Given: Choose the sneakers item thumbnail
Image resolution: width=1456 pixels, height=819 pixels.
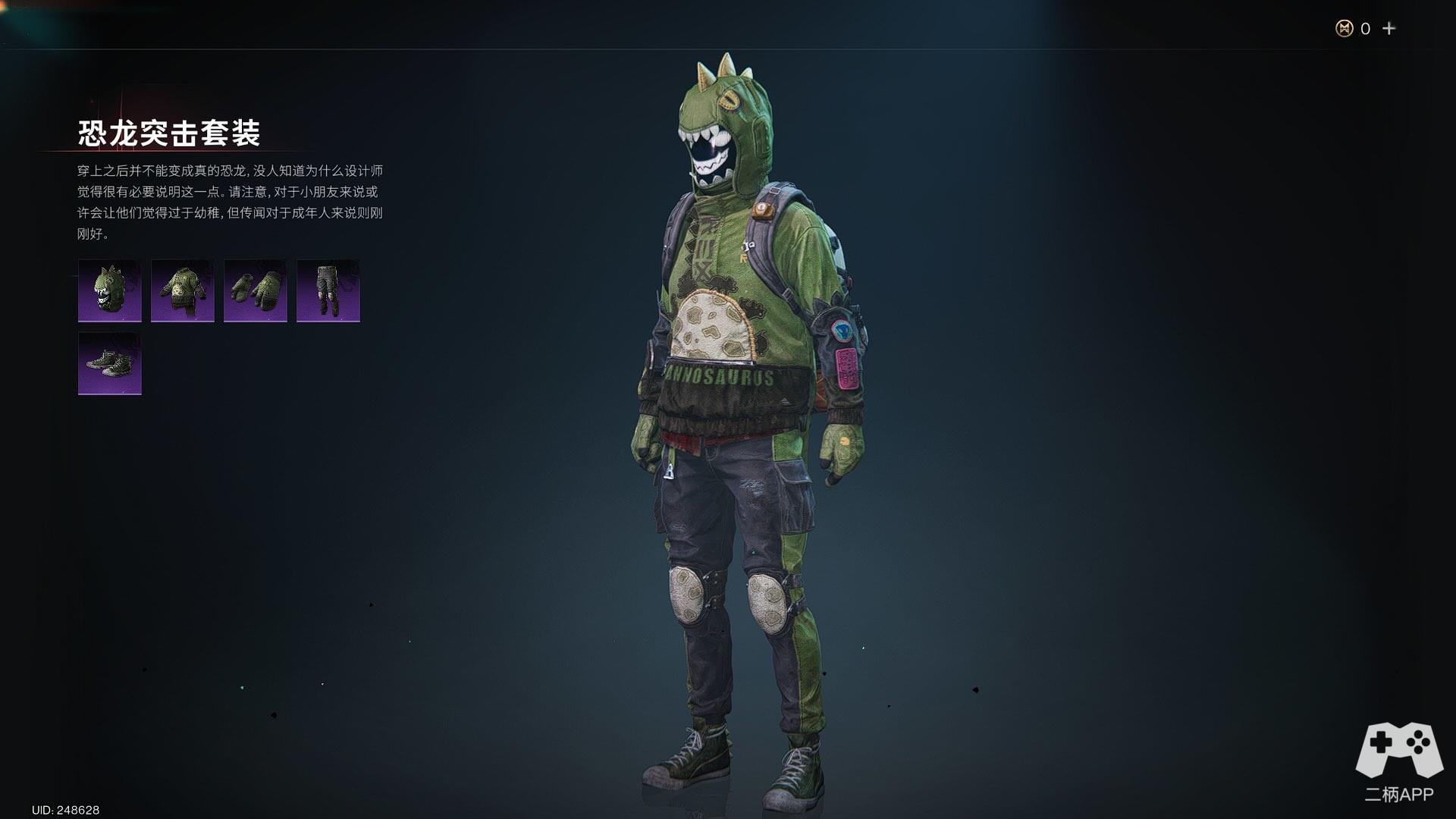Looking at the screenshot, I should tap(110, 363).
